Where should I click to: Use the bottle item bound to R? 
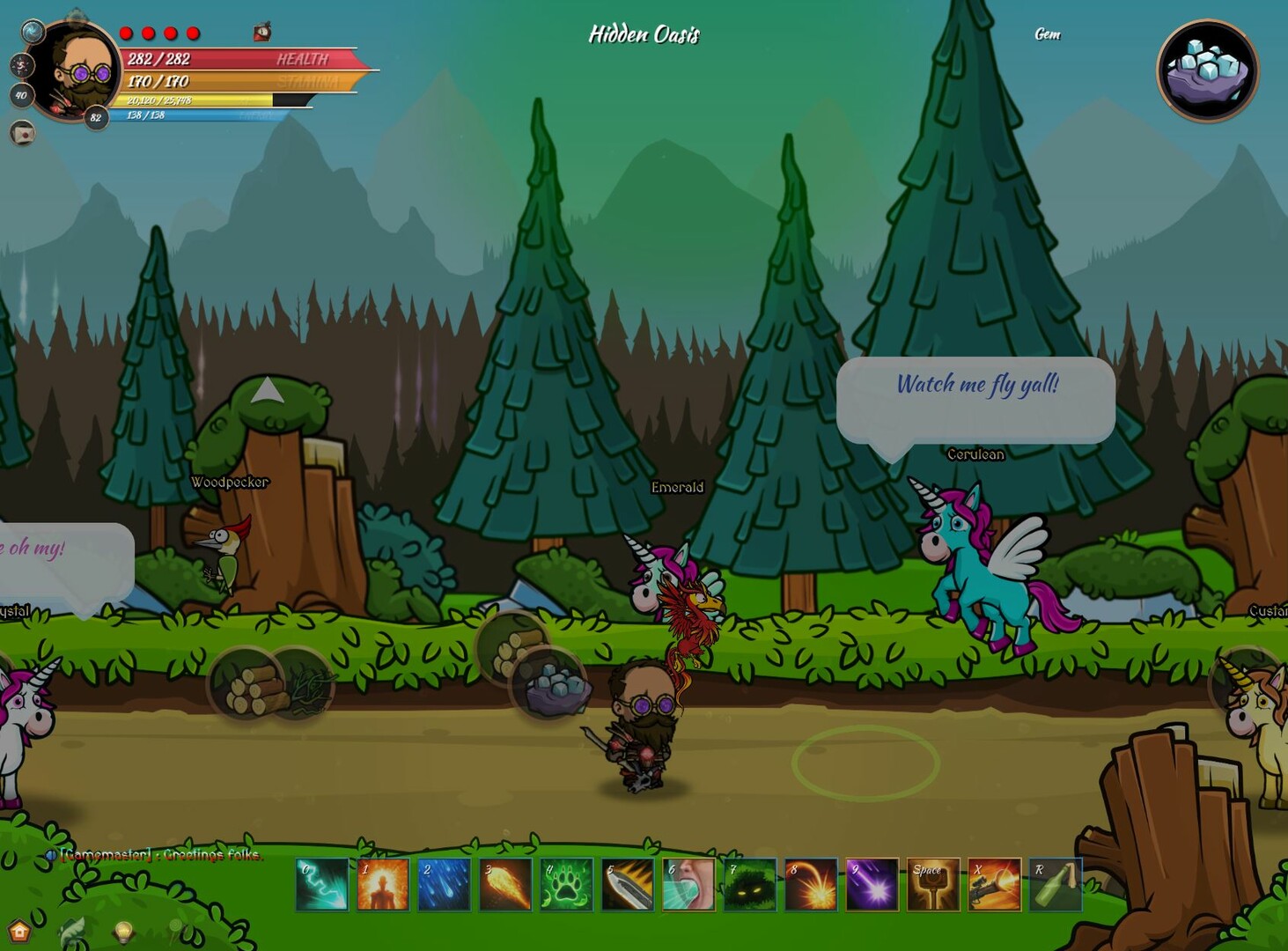point(1056,885)
